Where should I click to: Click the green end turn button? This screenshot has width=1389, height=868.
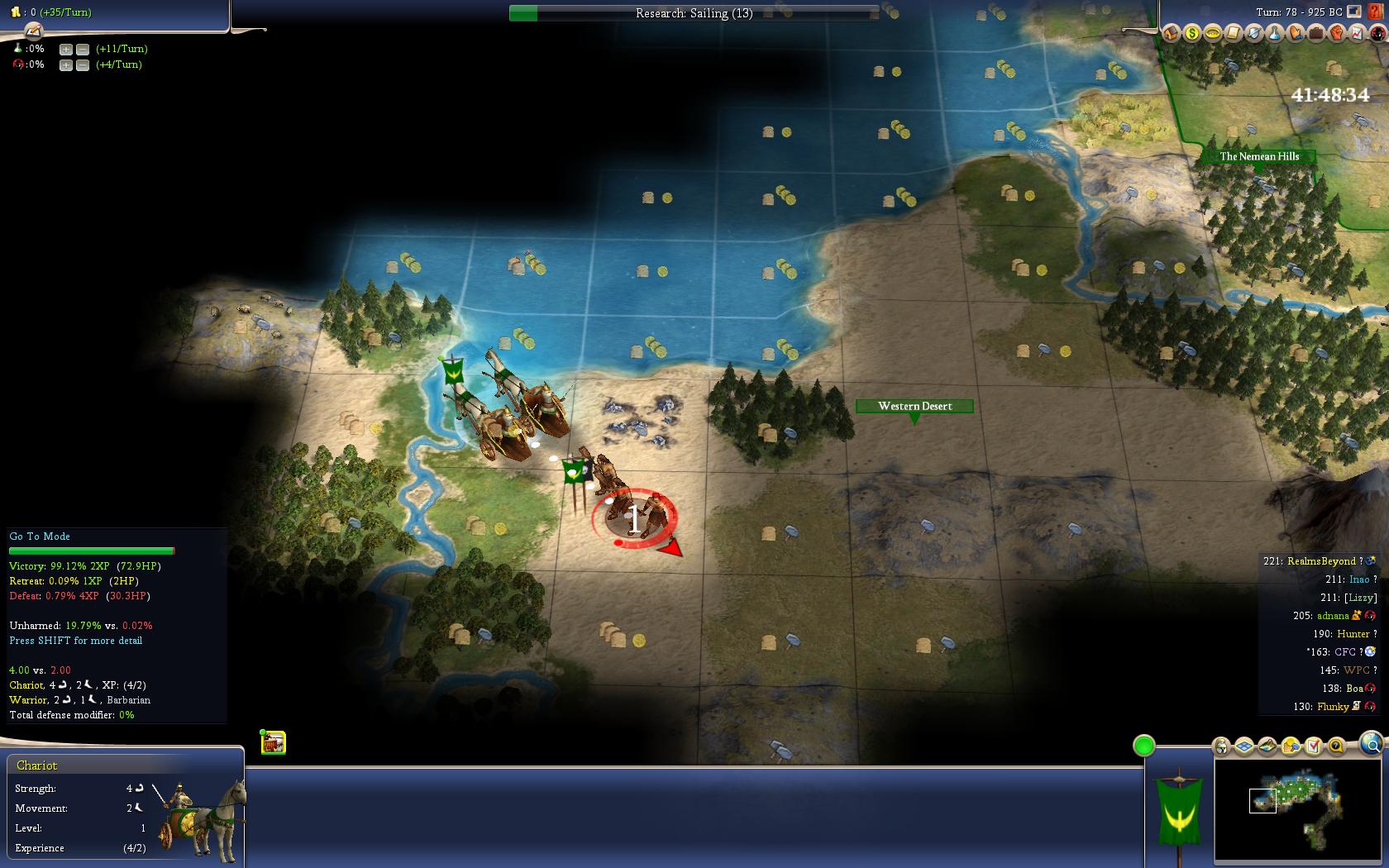[x=1143, y=746]
